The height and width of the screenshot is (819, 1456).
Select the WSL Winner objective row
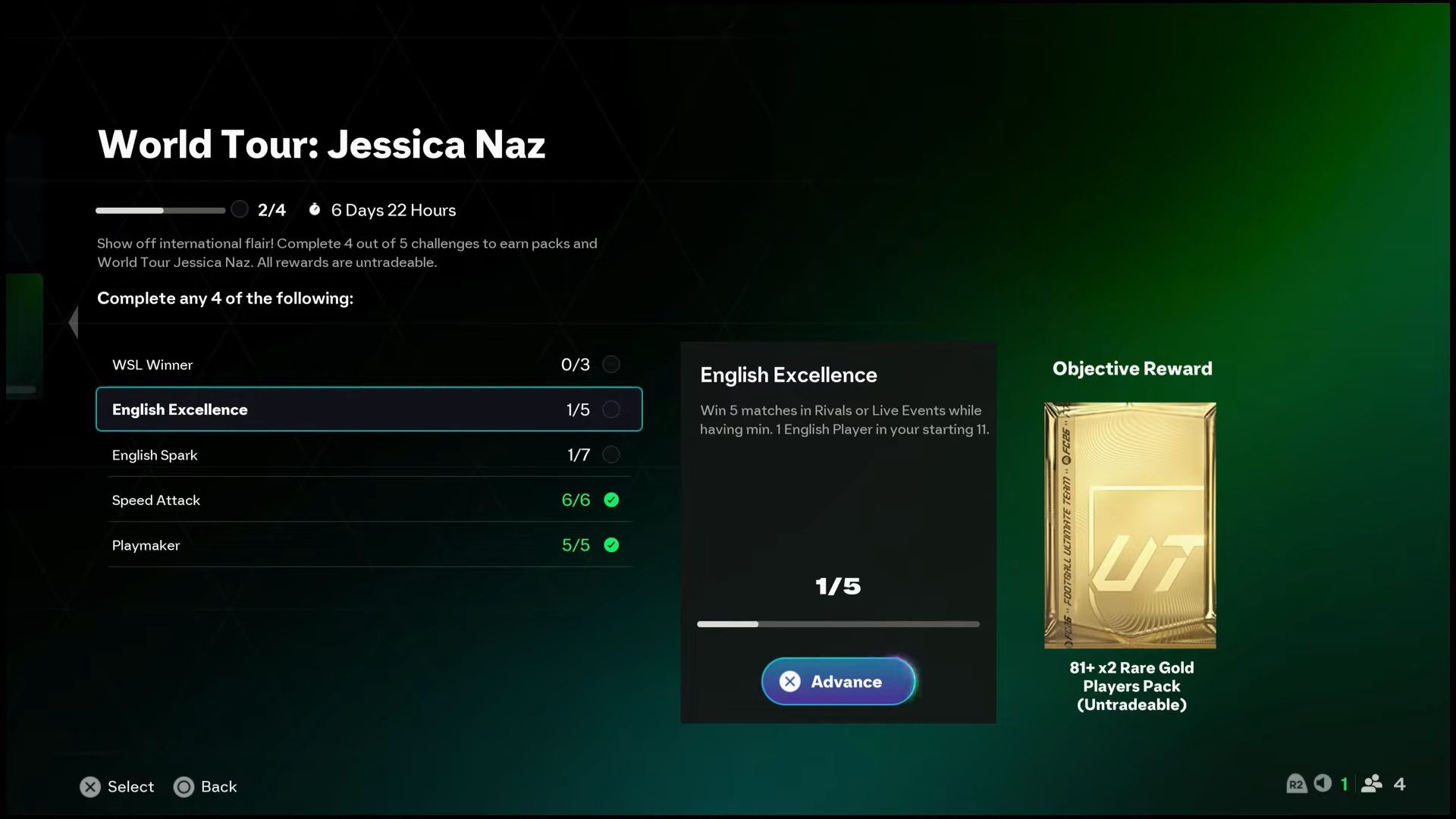369,365
